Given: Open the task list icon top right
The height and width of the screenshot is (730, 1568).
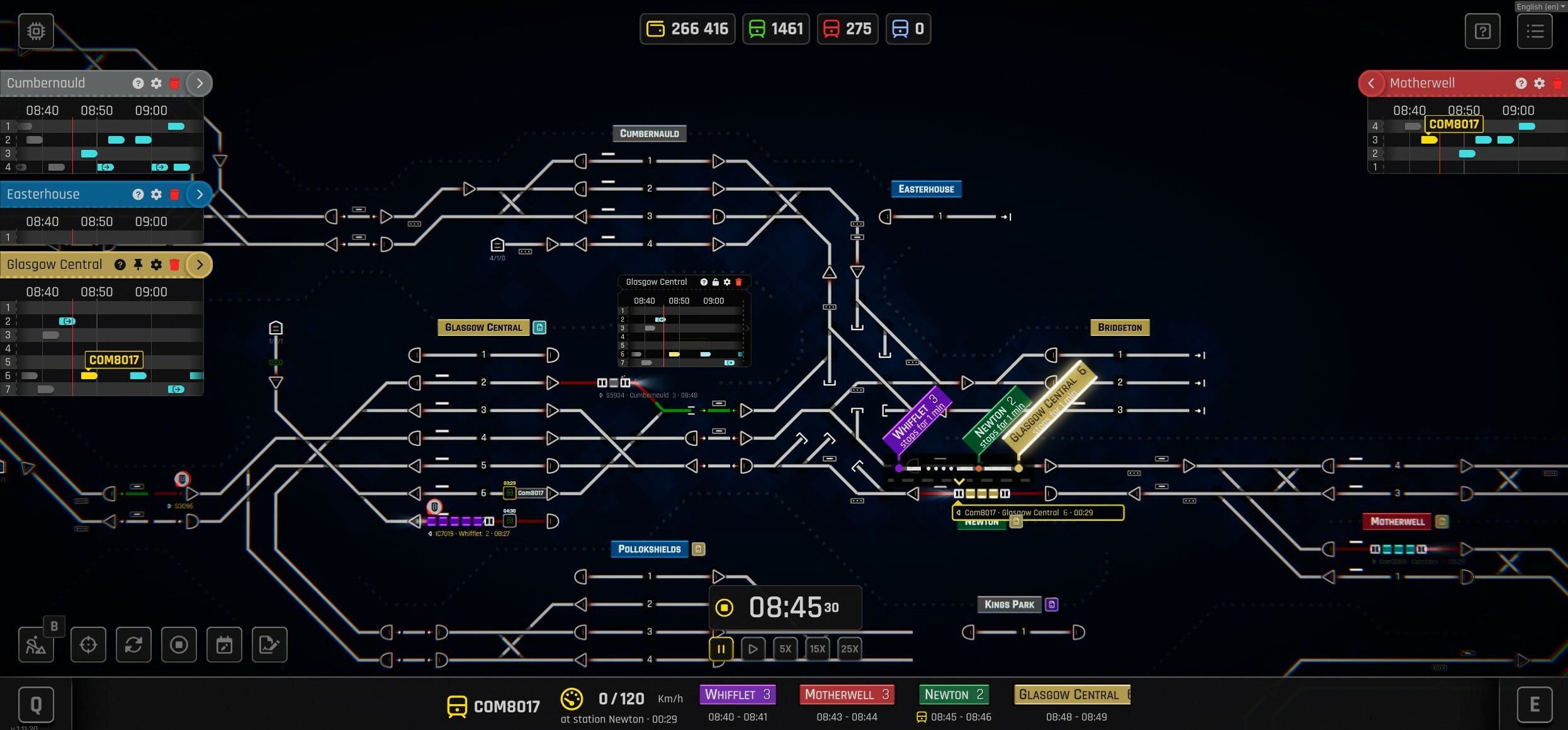Looking at the screenshot, I should coord(1535,31).
